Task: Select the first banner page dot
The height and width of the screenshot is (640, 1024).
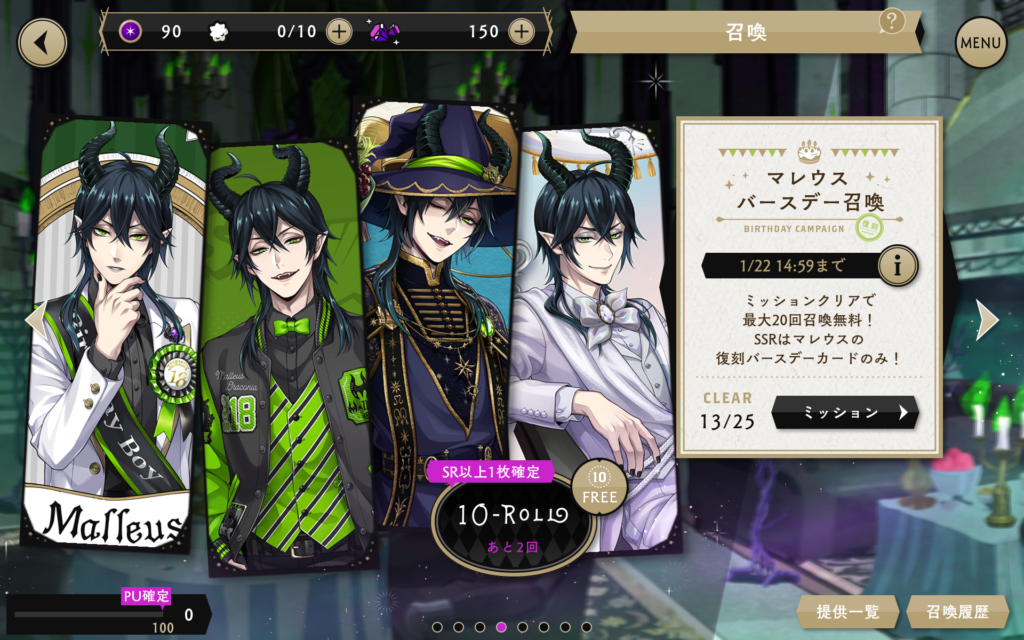Action: pyautogui.click(x=437, y=627)
